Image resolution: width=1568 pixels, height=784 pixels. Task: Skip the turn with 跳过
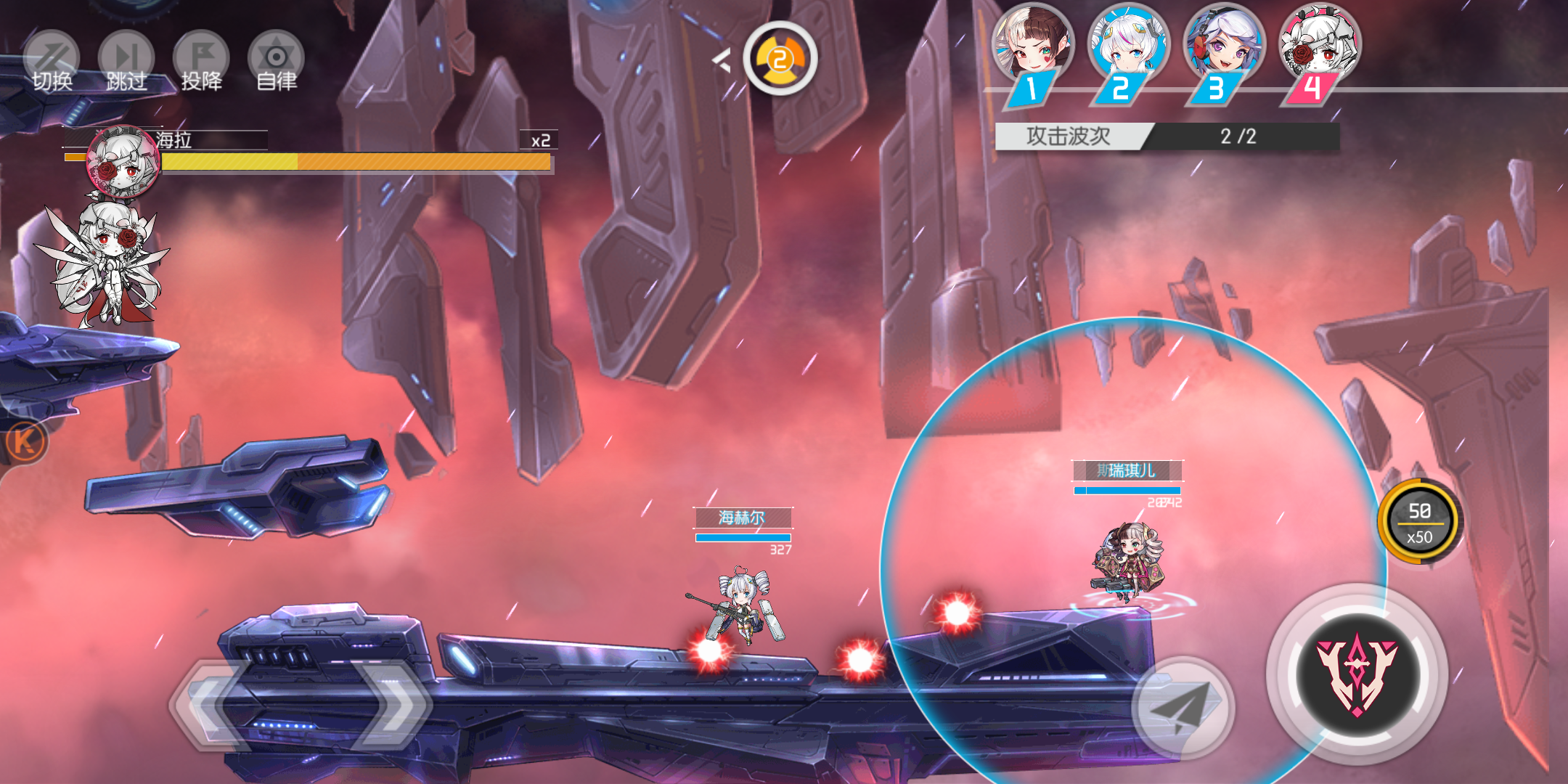tap(126, 62)
